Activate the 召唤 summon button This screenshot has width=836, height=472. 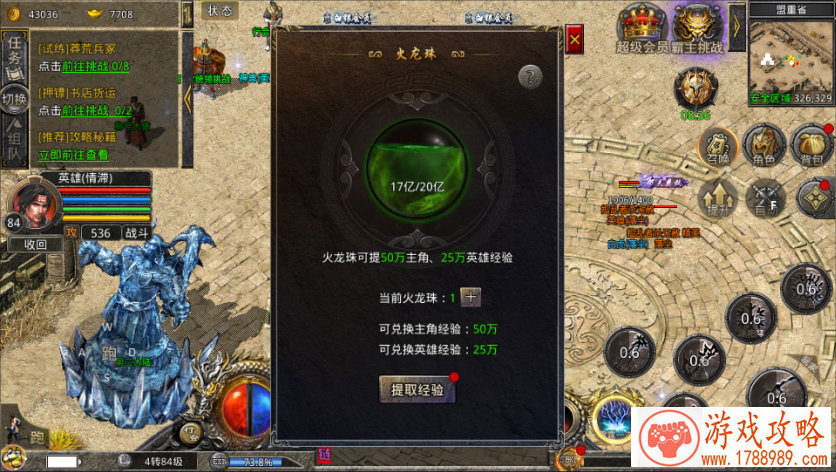pos(718,145)
